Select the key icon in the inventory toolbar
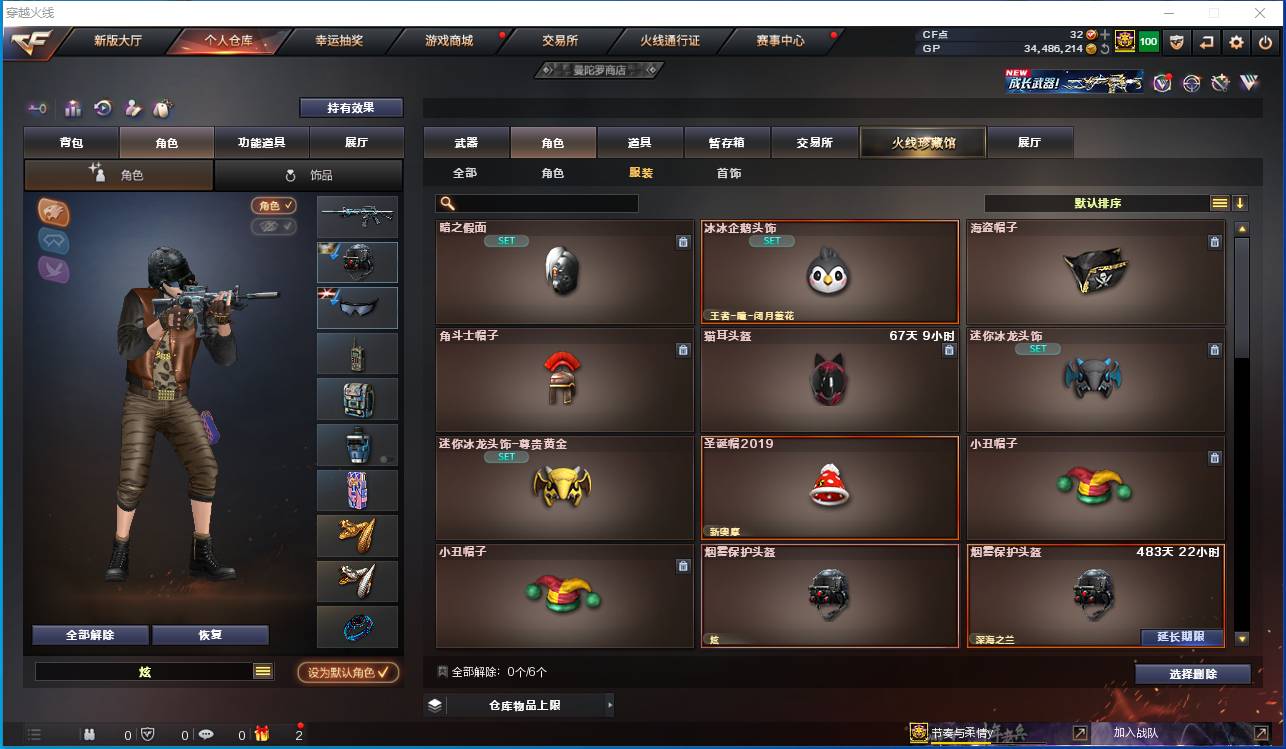1286x749 pixels. click(38, 108)
